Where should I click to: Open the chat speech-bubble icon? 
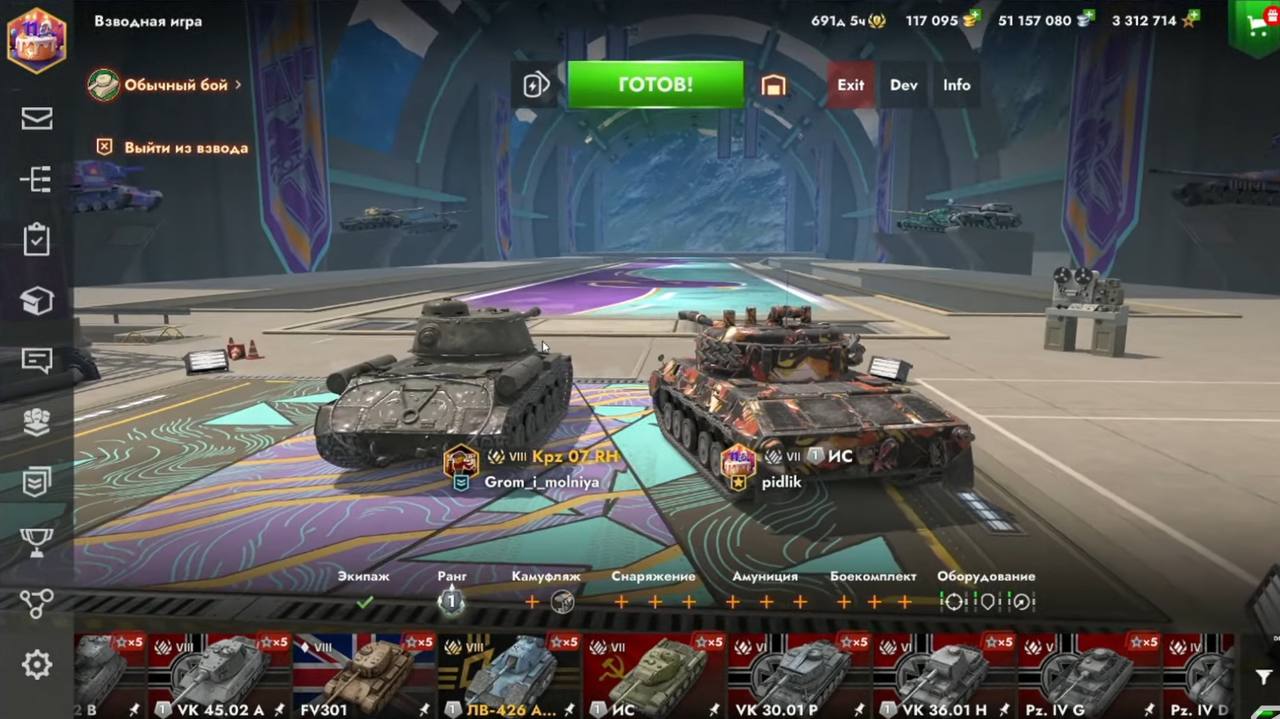tap(37, 361)
